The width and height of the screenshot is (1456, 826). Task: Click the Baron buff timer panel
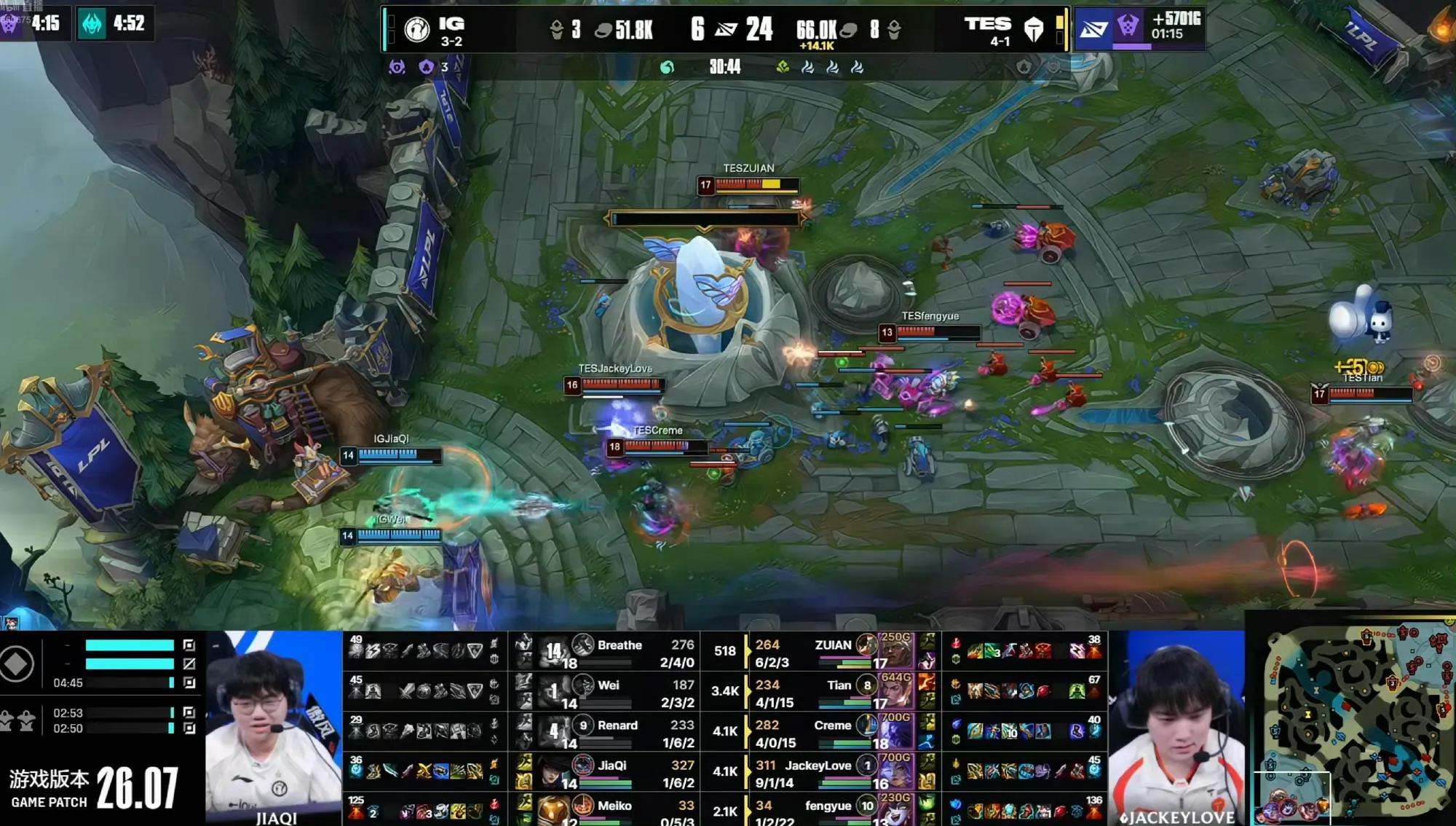(1139, 28)
